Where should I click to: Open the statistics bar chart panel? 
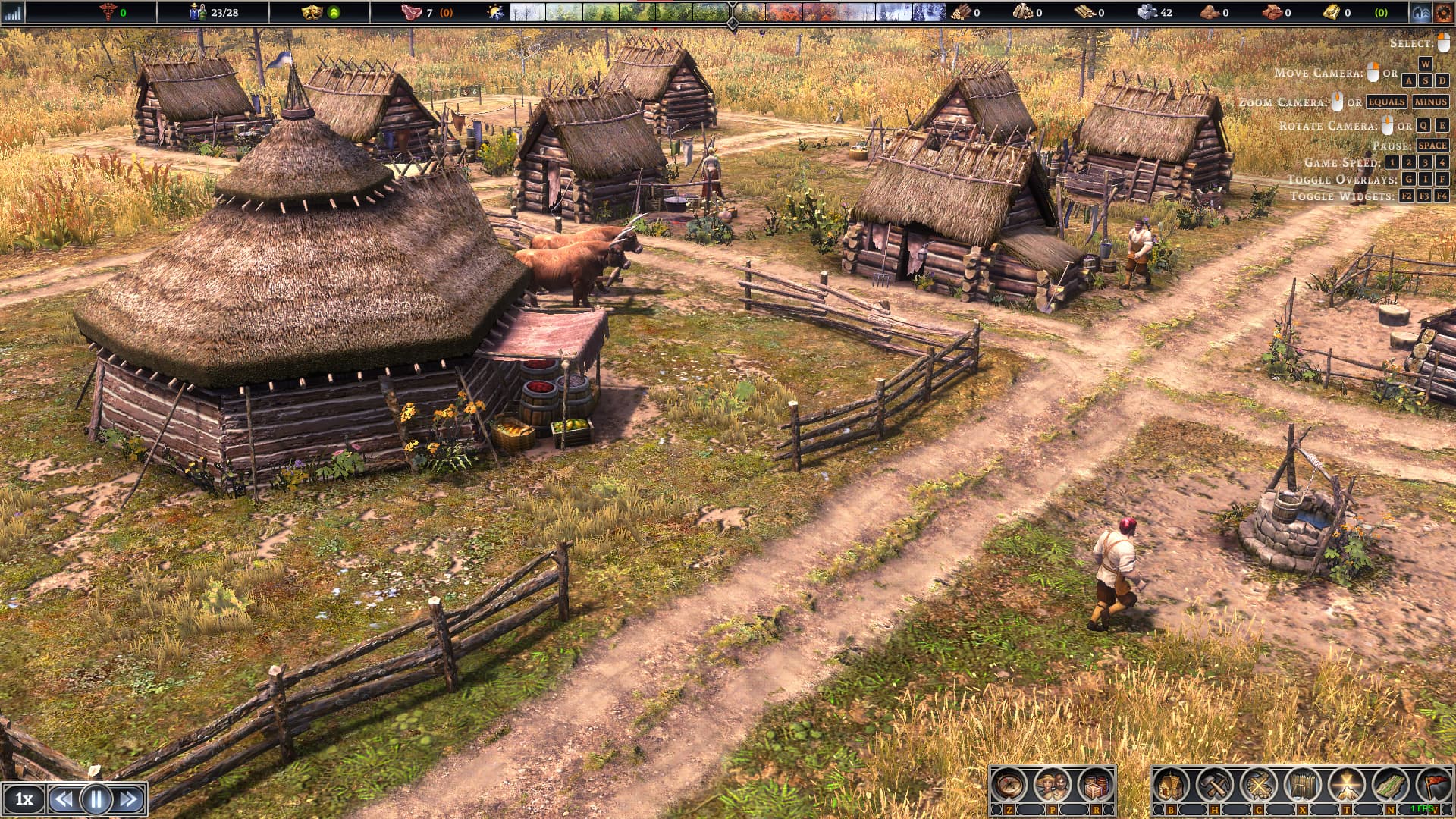point(13,12)
